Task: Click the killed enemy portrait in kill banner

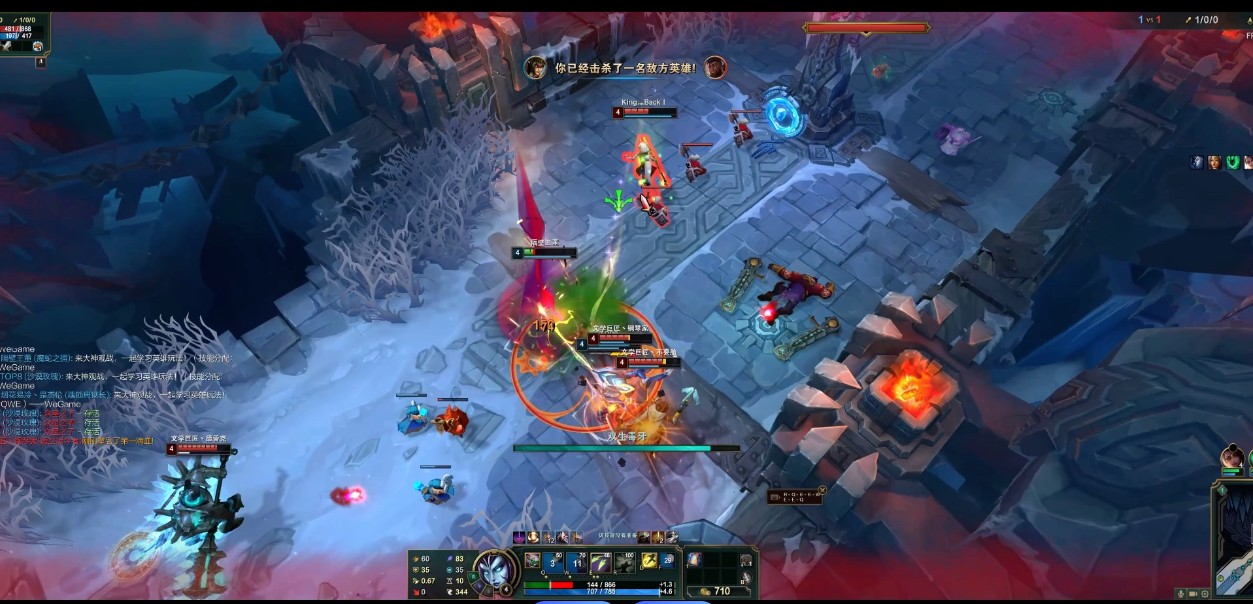Action: (714, 67)
